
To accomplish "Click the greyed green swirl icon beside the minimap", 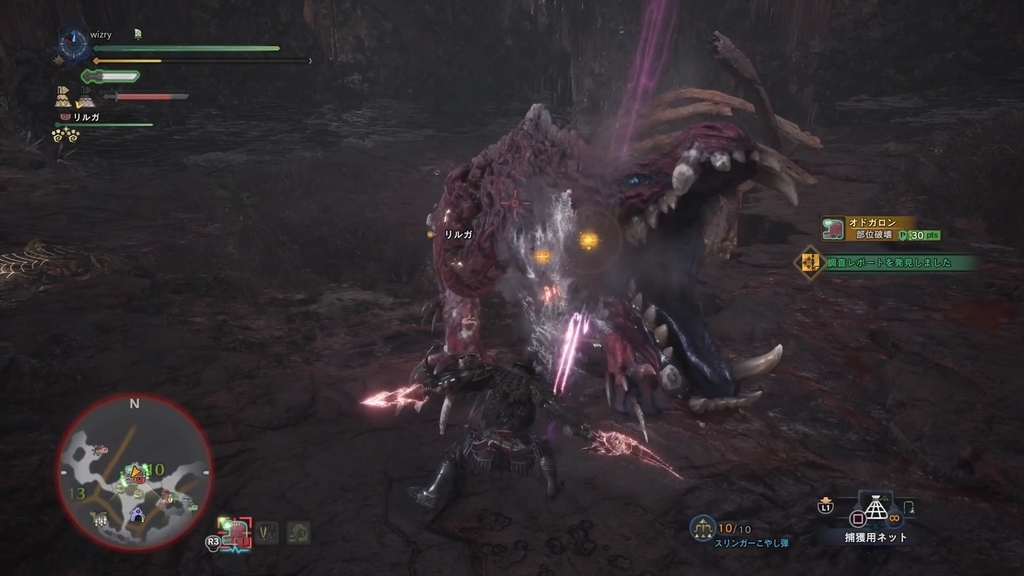I will point(299,533).
